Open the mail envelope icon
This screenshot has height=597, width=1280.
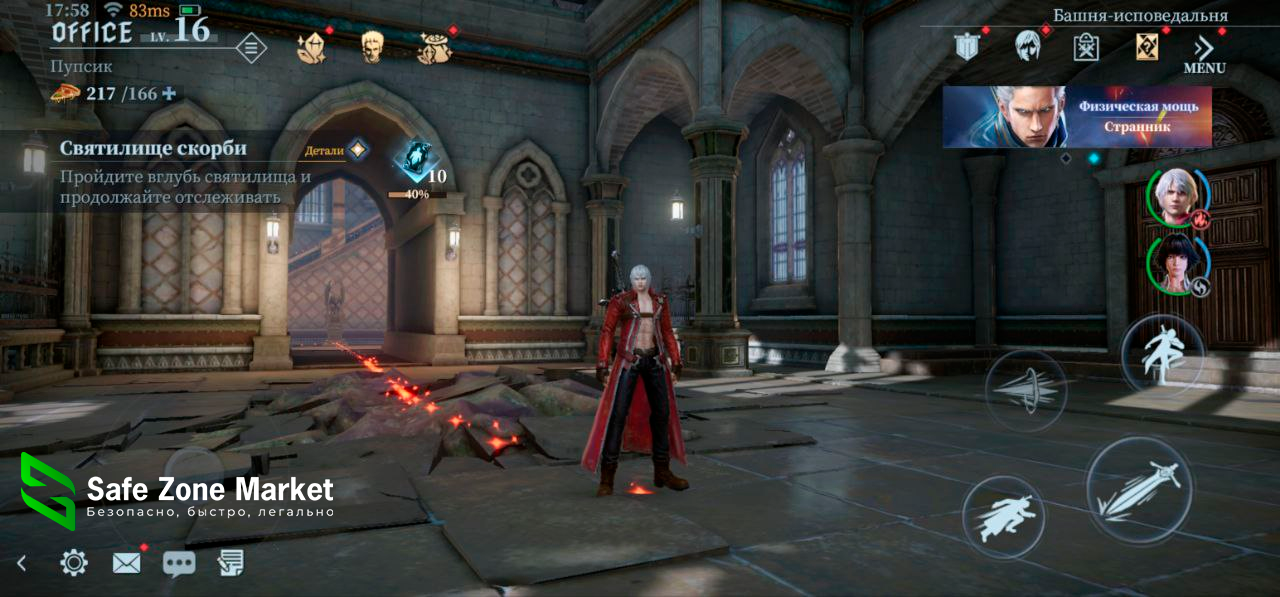(x=126, y=563)
